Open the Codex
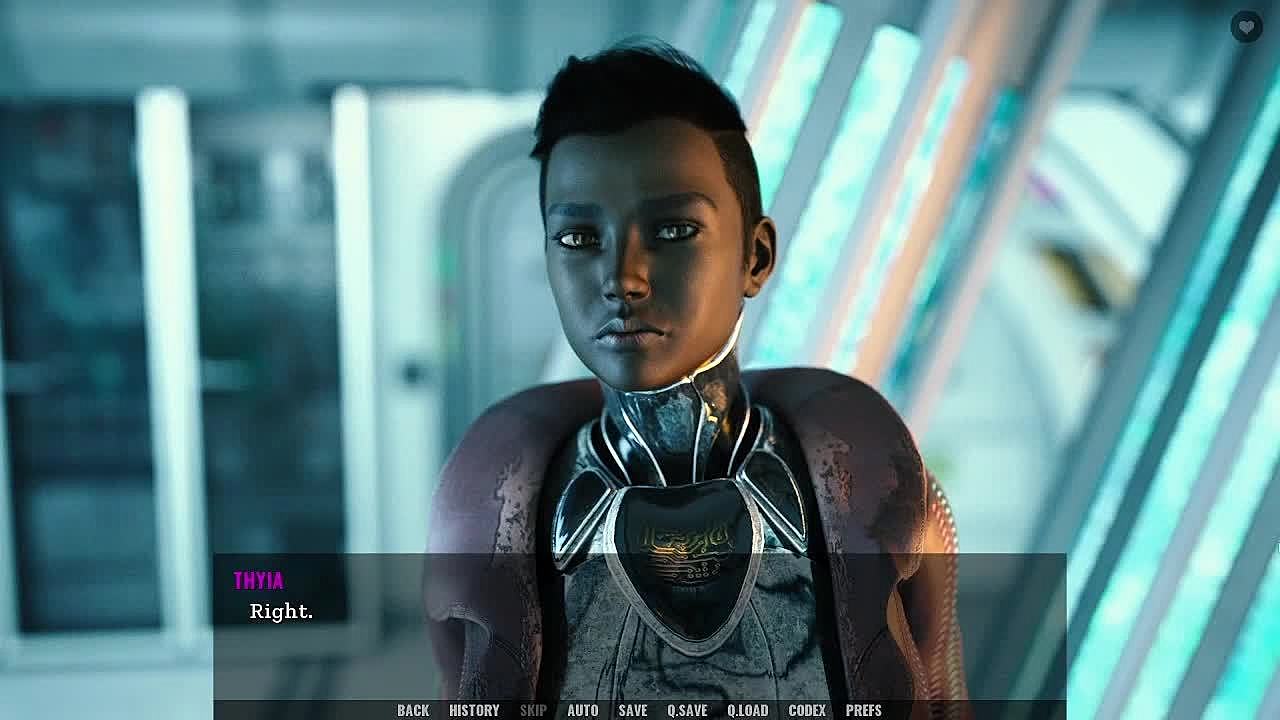The height and width of the screenshot is (720, 1280). 807,710
